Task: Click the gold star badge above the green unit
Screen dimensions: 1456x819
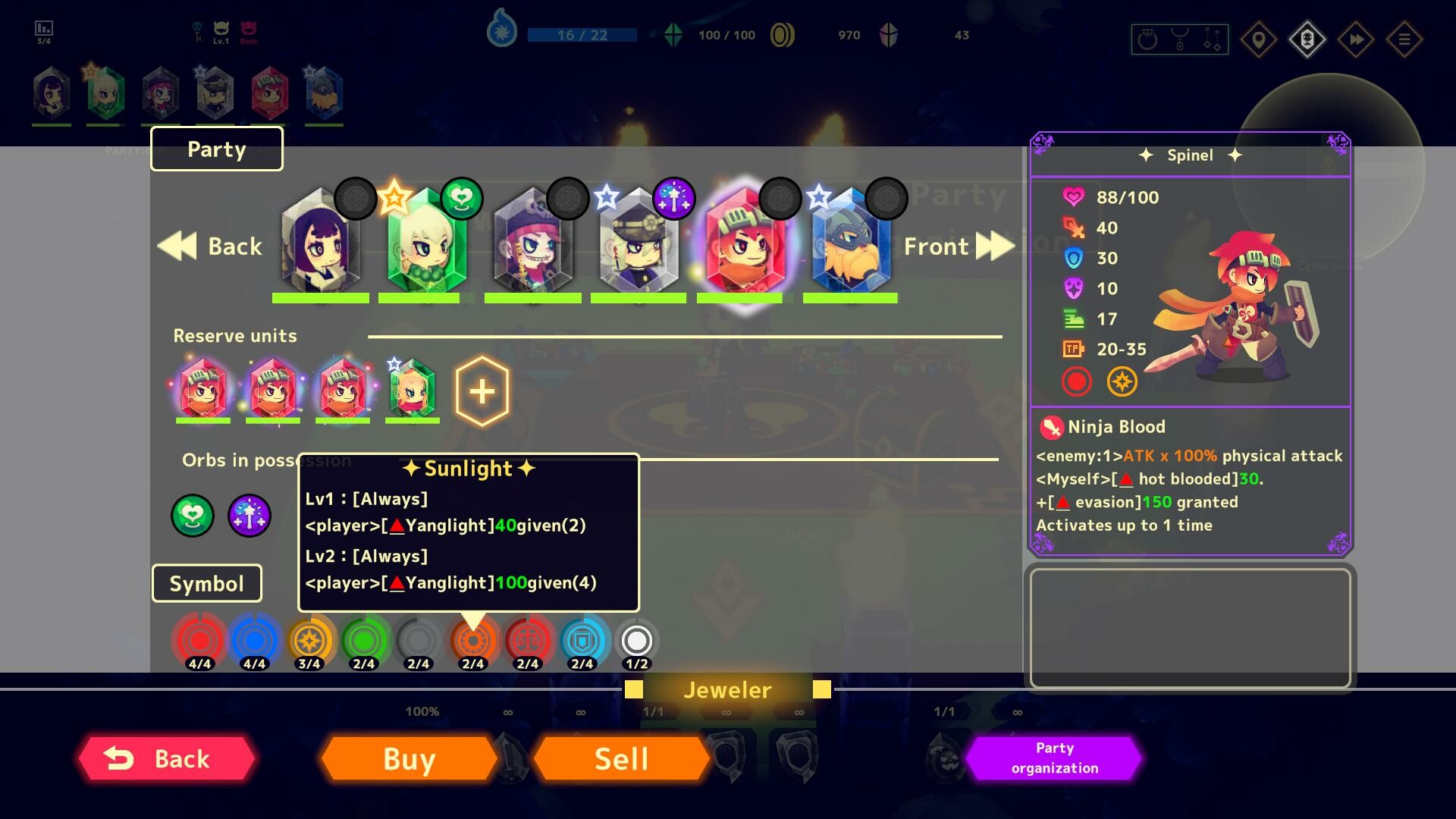Action: [x=394, y=199]
